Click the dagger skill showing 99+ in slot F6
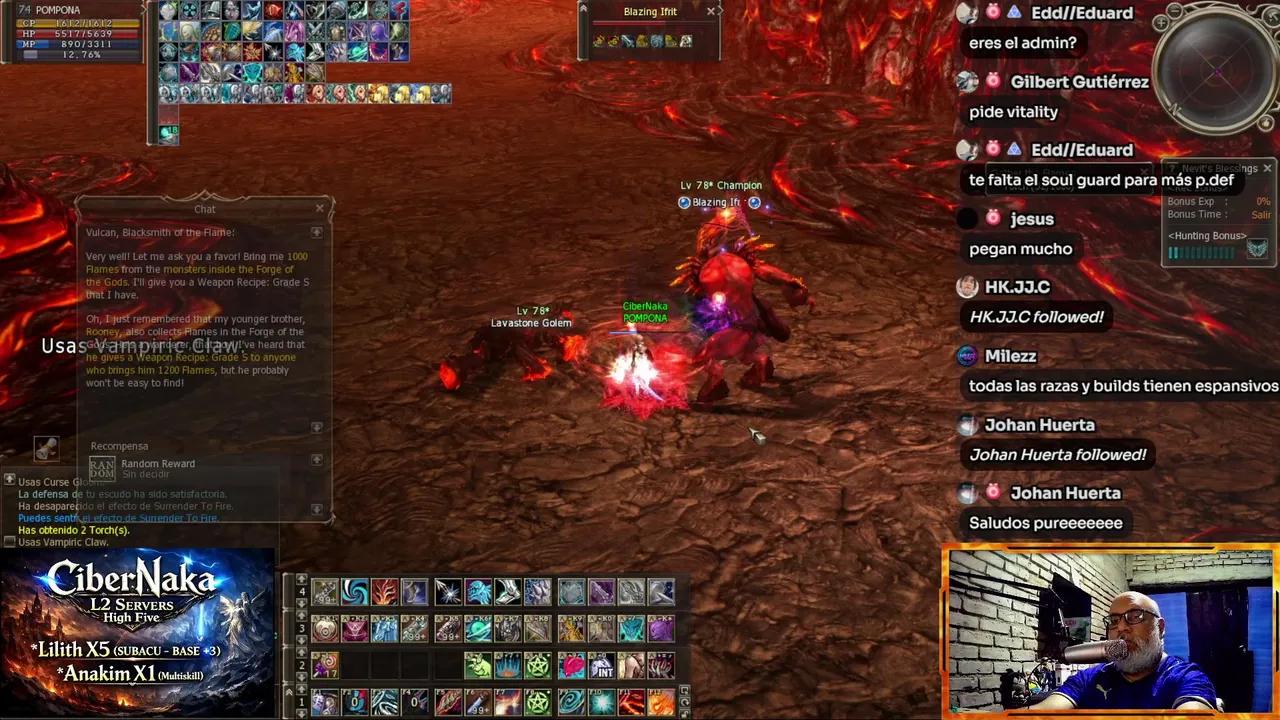The image size is (1280, 720). [x=477, y=701]
